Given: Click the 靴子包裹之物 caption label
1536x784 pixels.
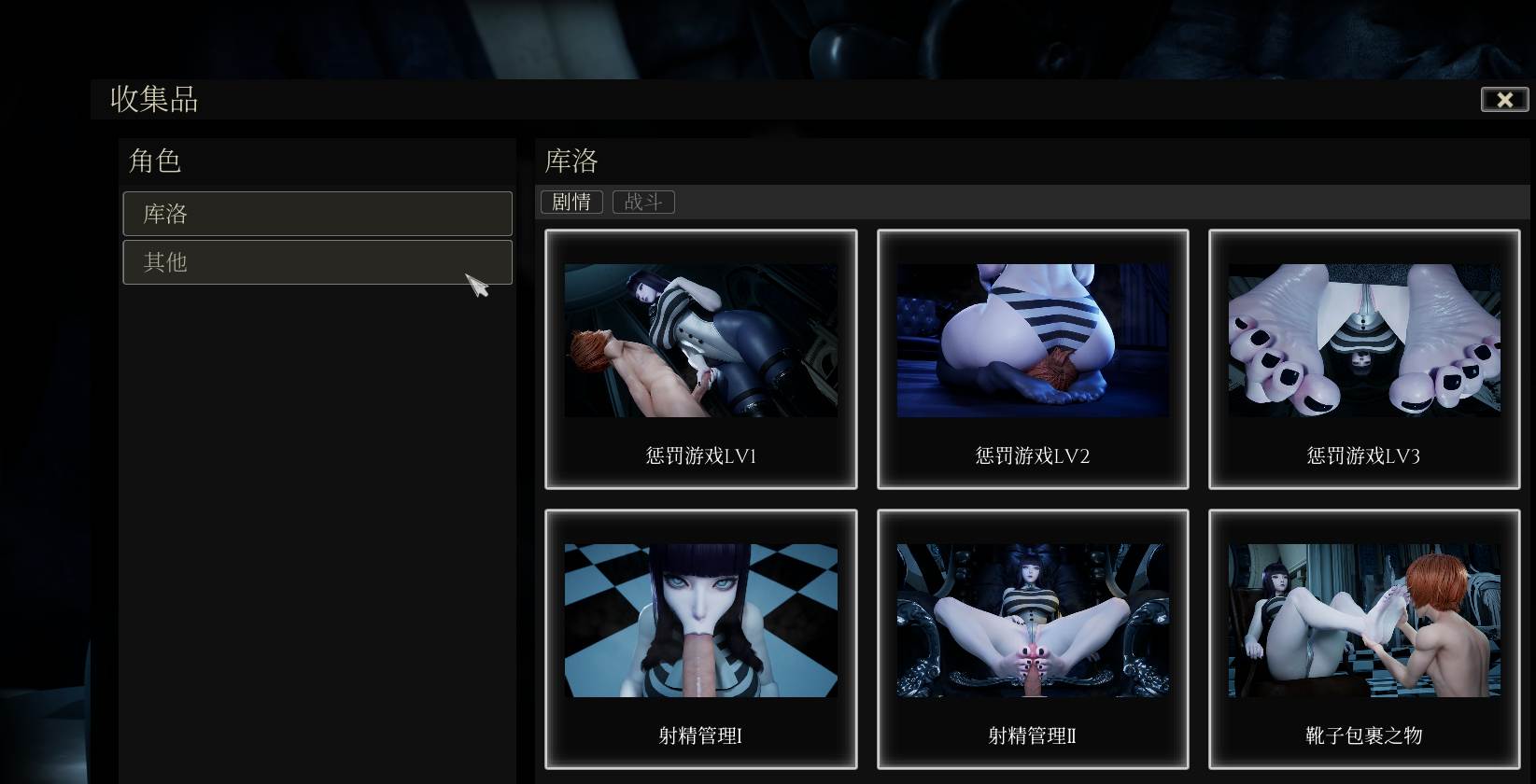Looking at the screenshot, I should (1363, 736).
